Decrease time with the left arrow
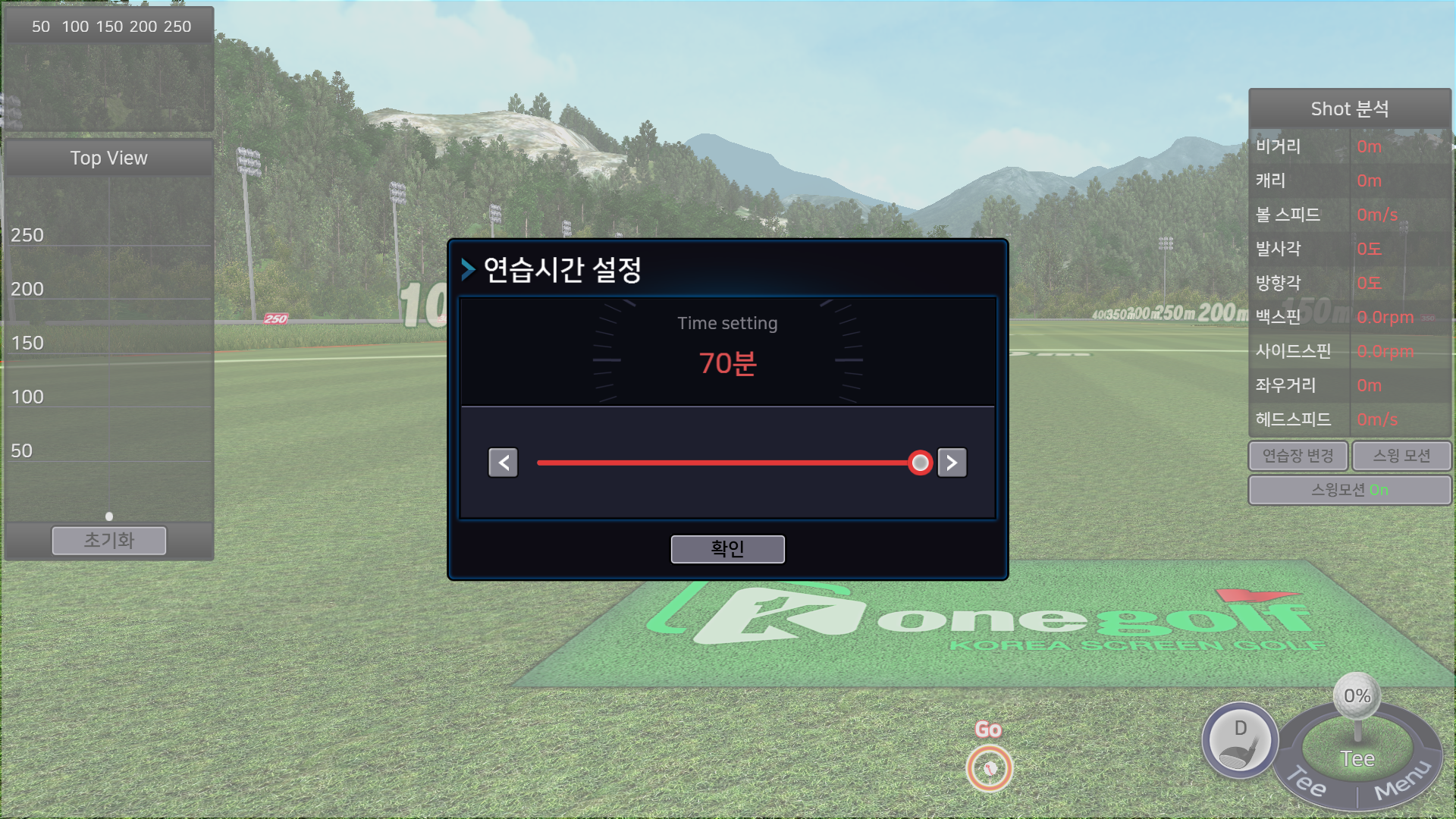Screen dimensions: 1456x819 [x=503, y=463]
